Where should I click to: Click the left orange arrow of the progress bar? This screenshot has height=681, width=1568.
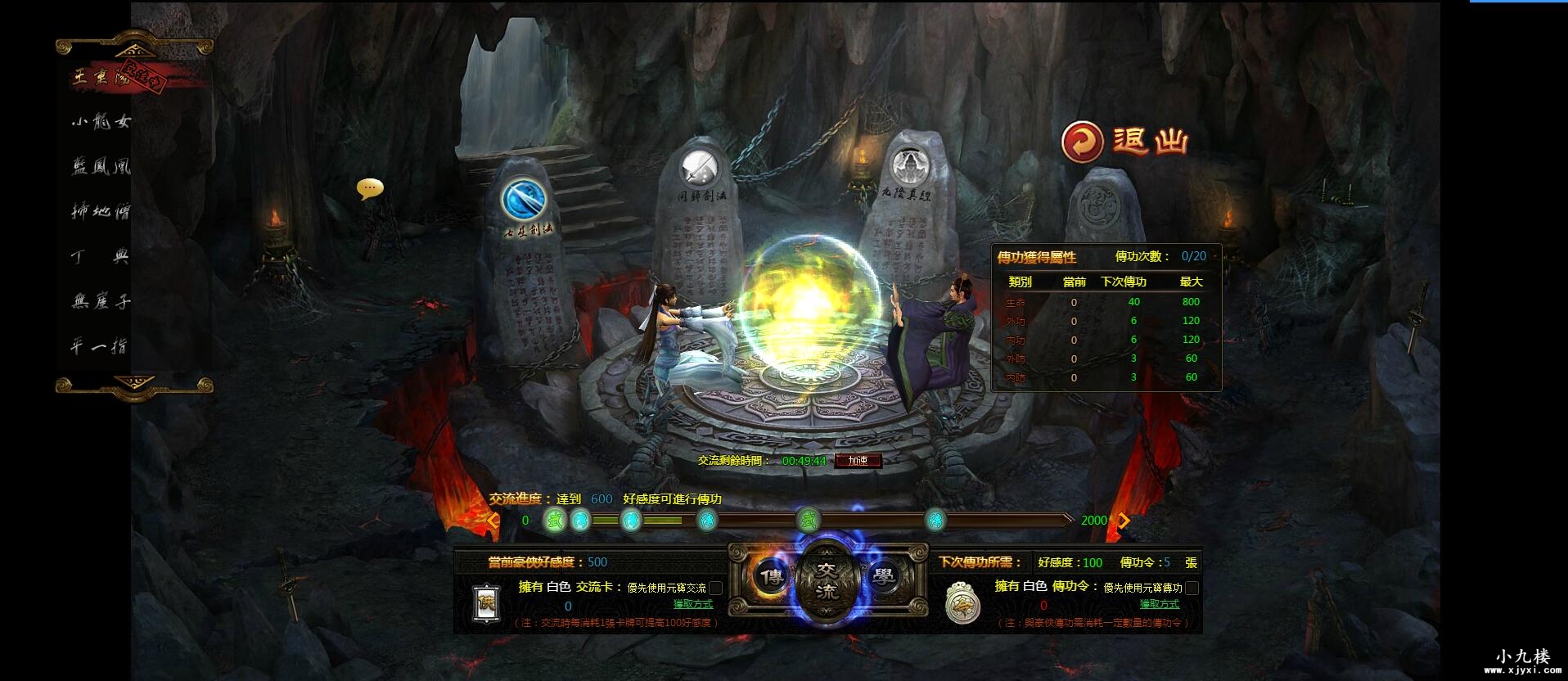coord(491,520)
